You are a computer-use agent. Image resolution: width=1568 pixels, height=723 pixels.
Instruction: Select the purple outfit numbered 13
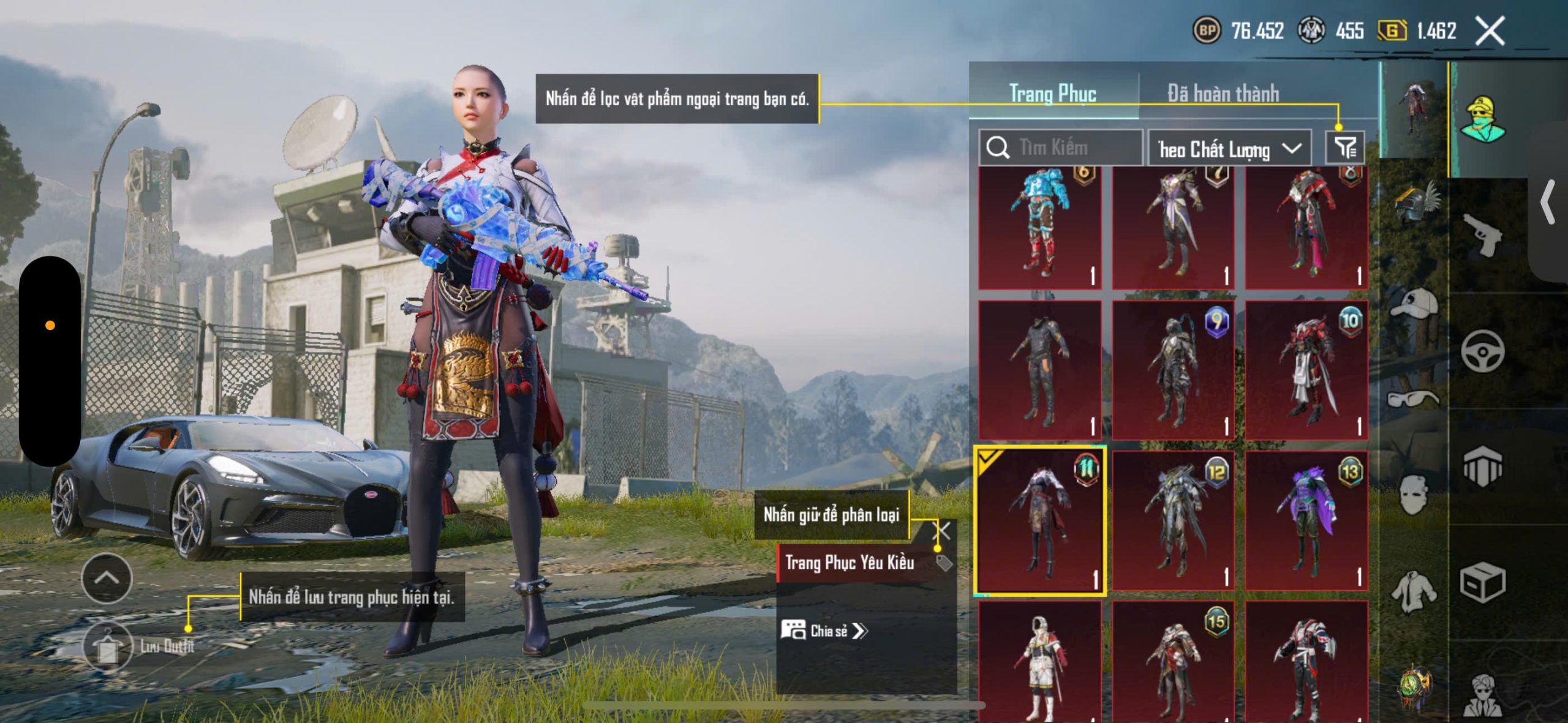[x=1307, y=520]
